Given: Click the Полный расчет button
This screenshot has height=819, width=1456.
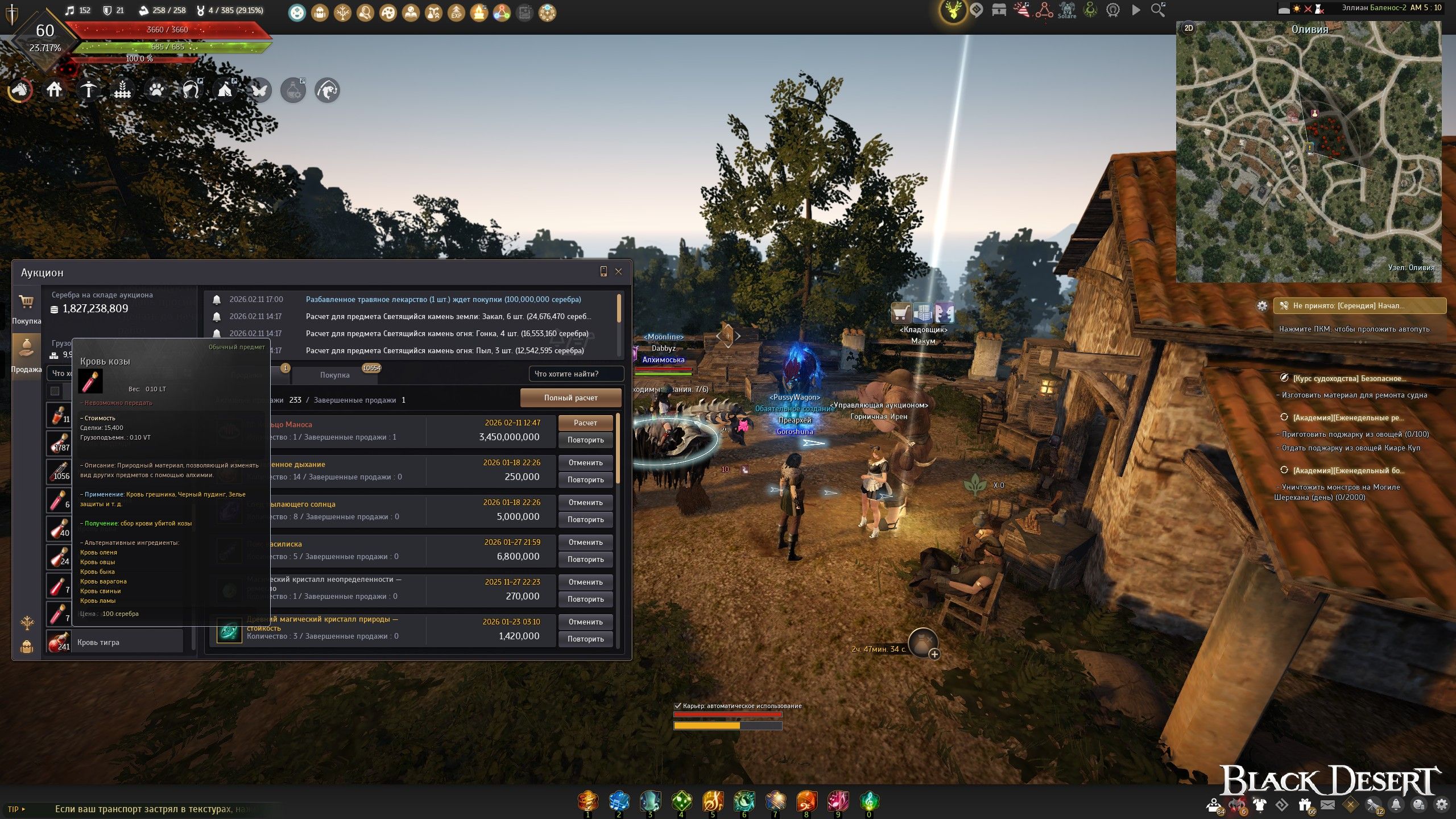Looking at the screenshot, I should coord(570,398).
